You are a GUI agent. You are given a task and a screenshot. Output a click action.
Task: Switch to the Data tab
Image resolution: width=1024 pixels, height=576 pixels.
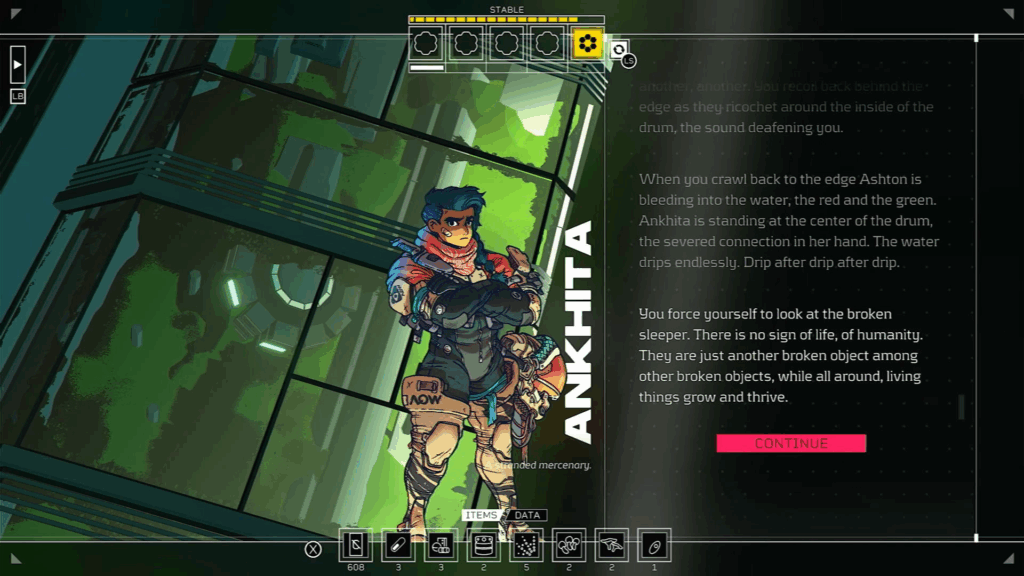click(x=527, y=516)
